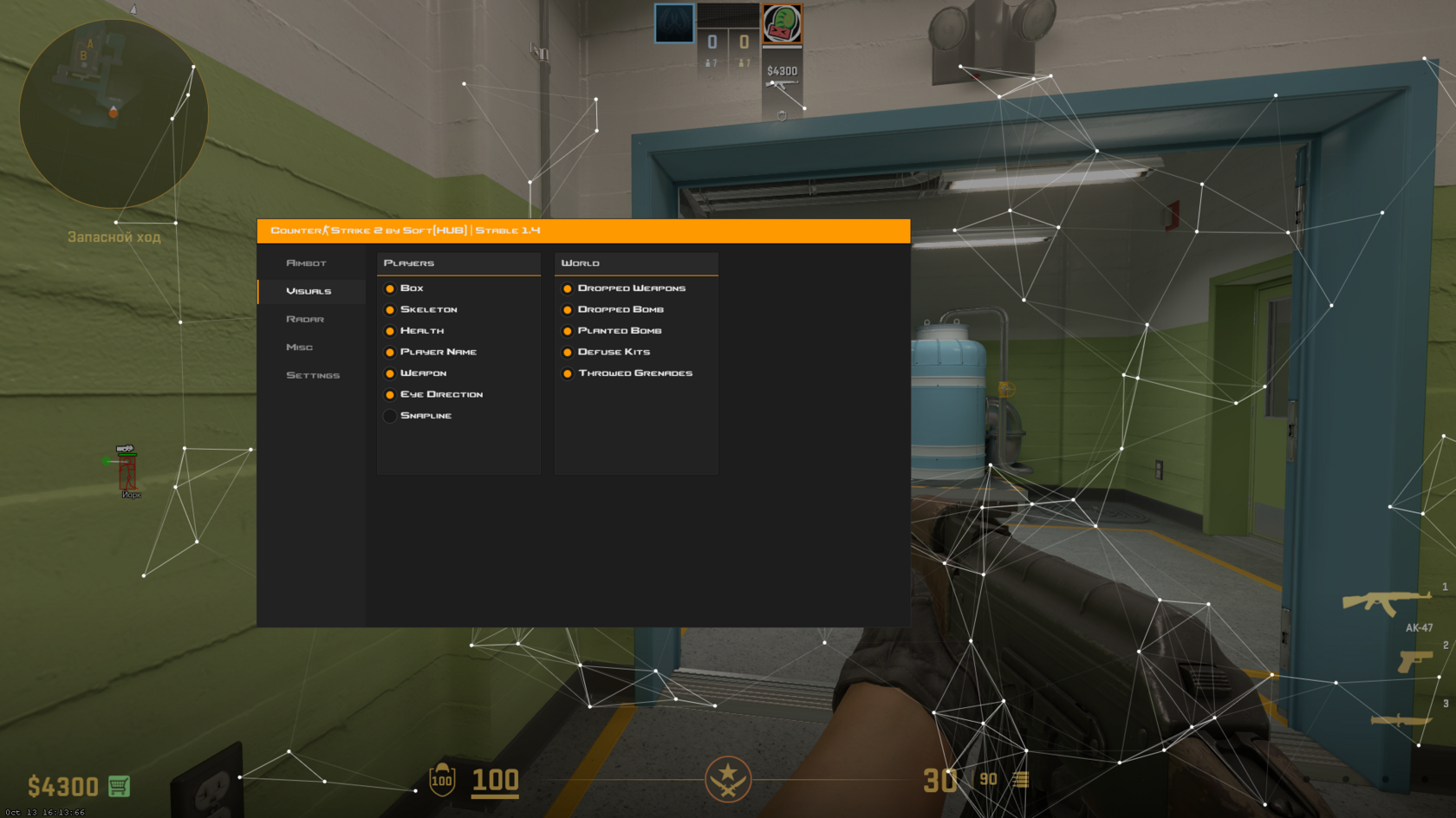Image resolution: width=1456 pixels, height=818 pixels.
Task: Disable the Throwed Grenades toggle
Action: 567,373
